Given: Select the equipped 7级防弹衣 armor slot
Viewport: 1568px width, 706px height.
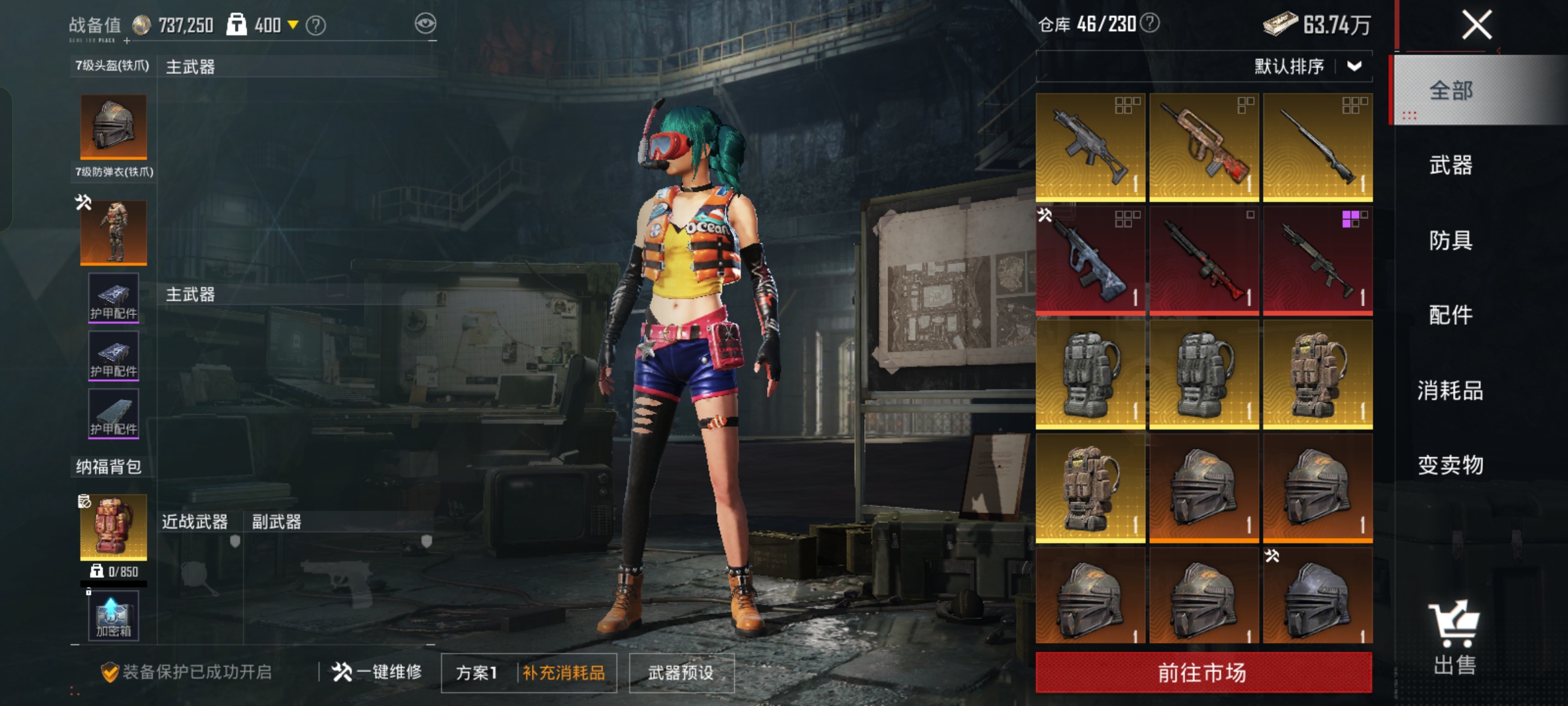Looking at the screenshot, I should click(x=114, y=232).
